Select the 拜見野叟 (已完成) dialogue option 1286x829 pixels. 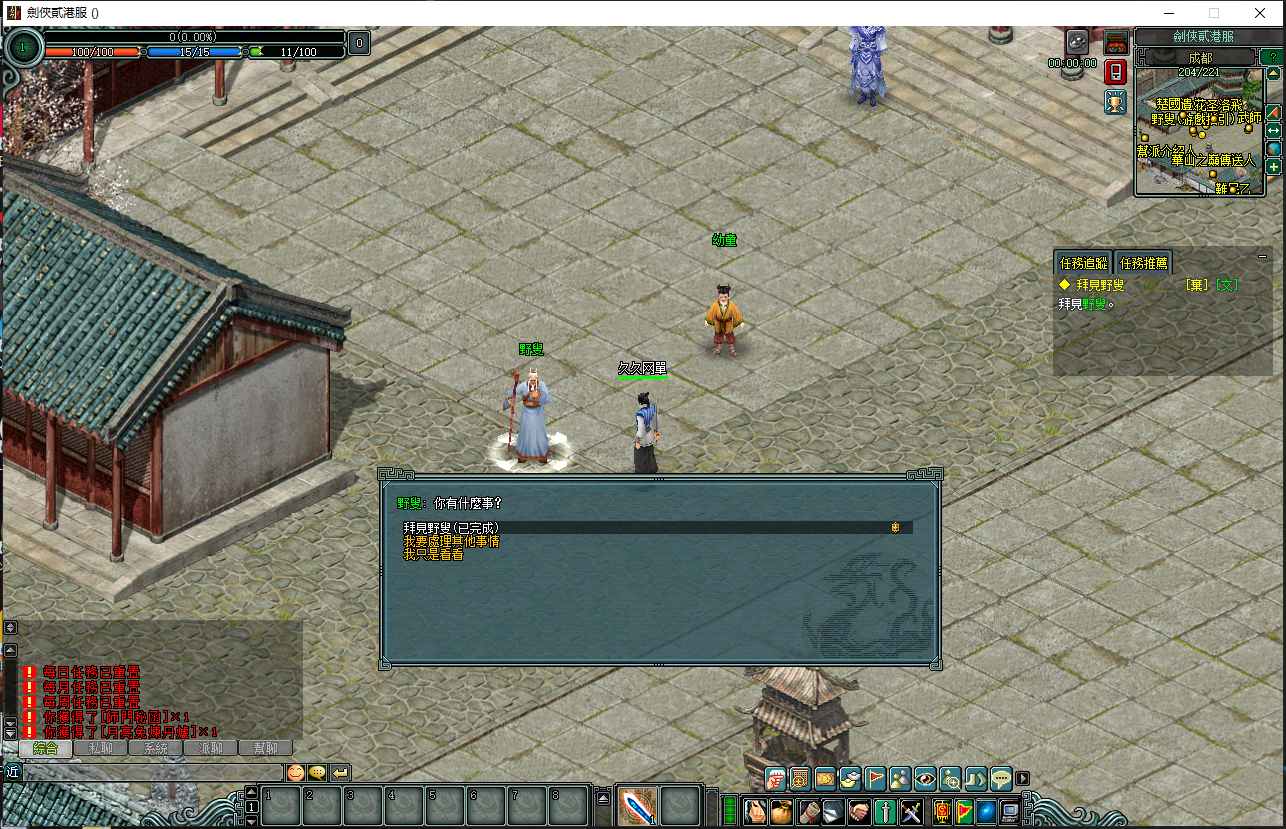pyautogui.click(x=452, y=527)
